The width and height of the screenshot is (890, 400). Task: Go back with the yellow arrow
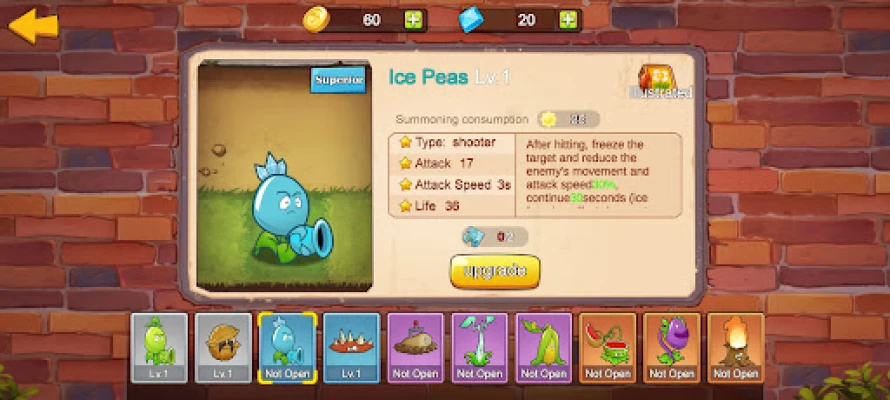34,24
